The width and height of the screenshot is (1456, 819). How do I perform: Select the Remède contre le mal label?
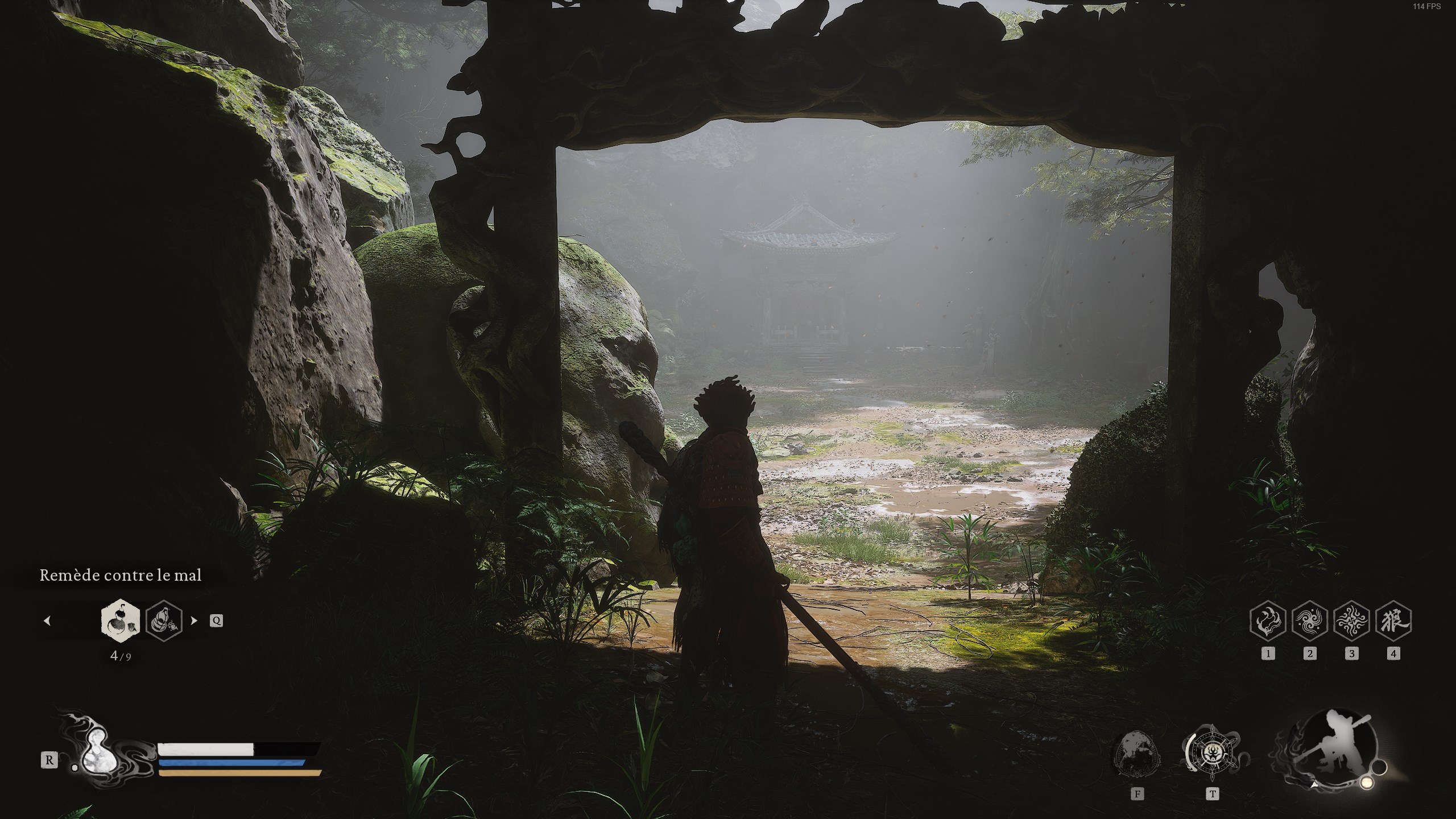tap(120, 576)
